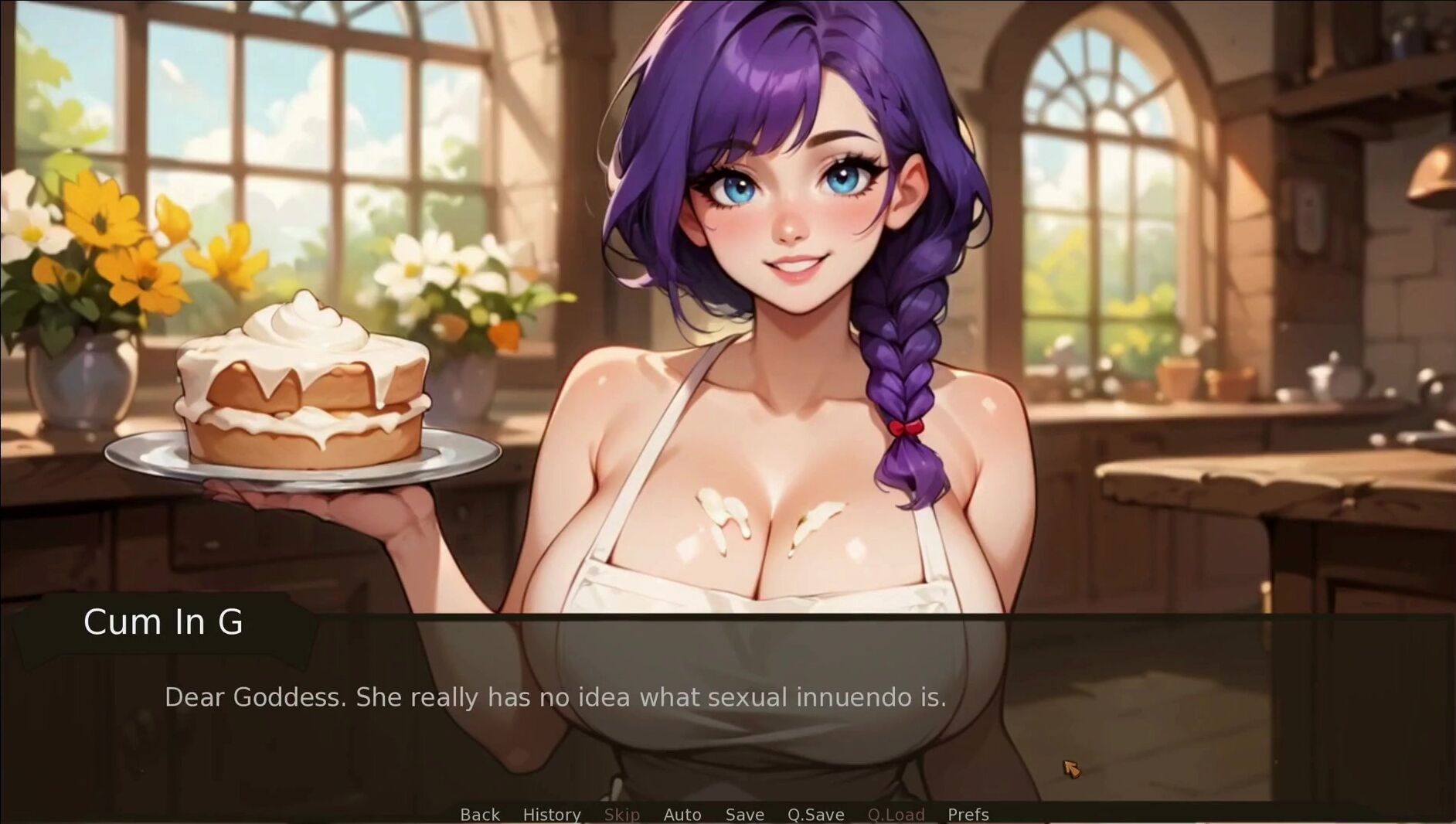Open the Prefs menu
Viewport: 1456px width, 824px height.
968,815
